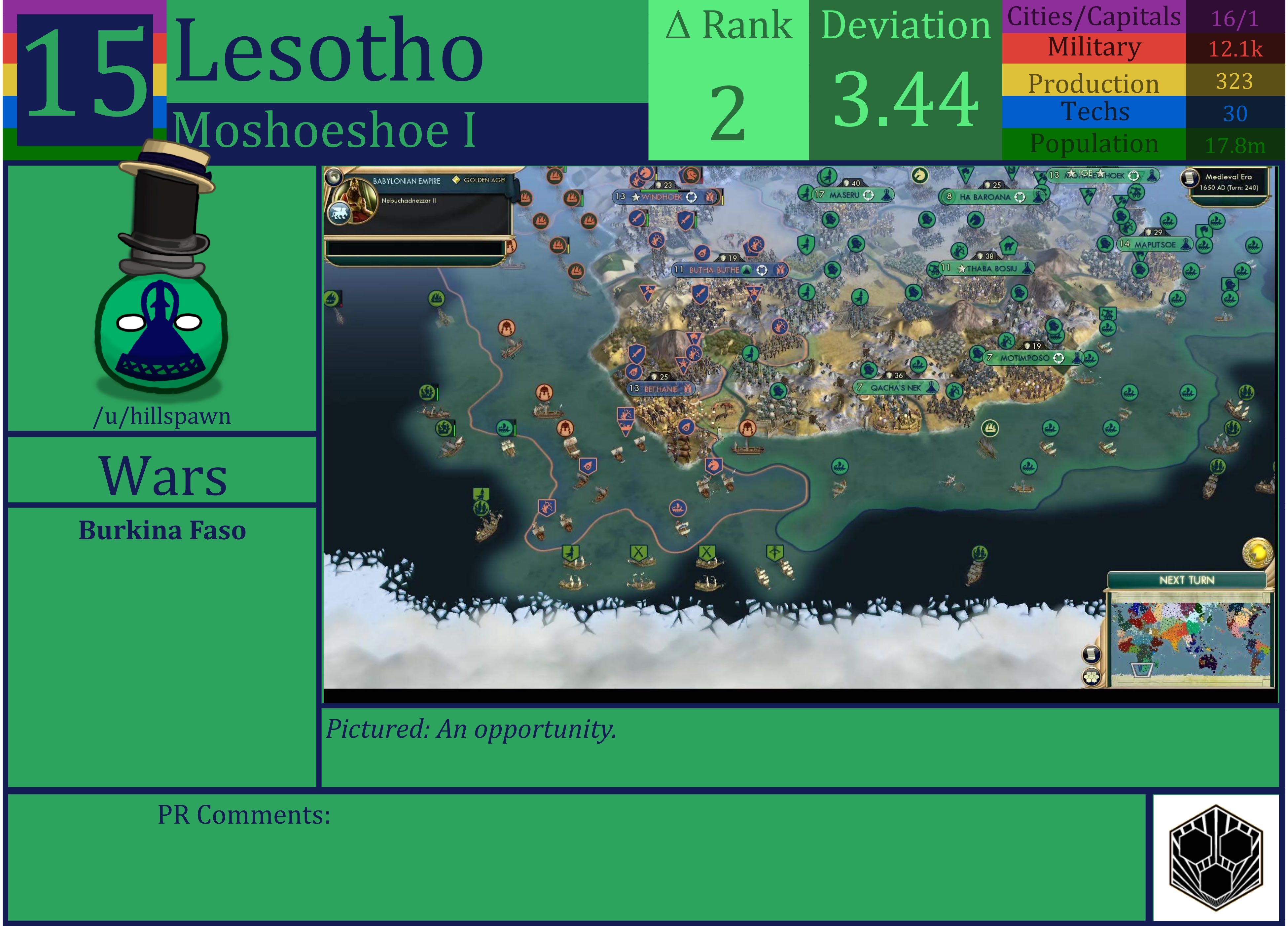
Task: Toggle the capital star on the Thaba Bosiu banner
Action: pos(962,268)
